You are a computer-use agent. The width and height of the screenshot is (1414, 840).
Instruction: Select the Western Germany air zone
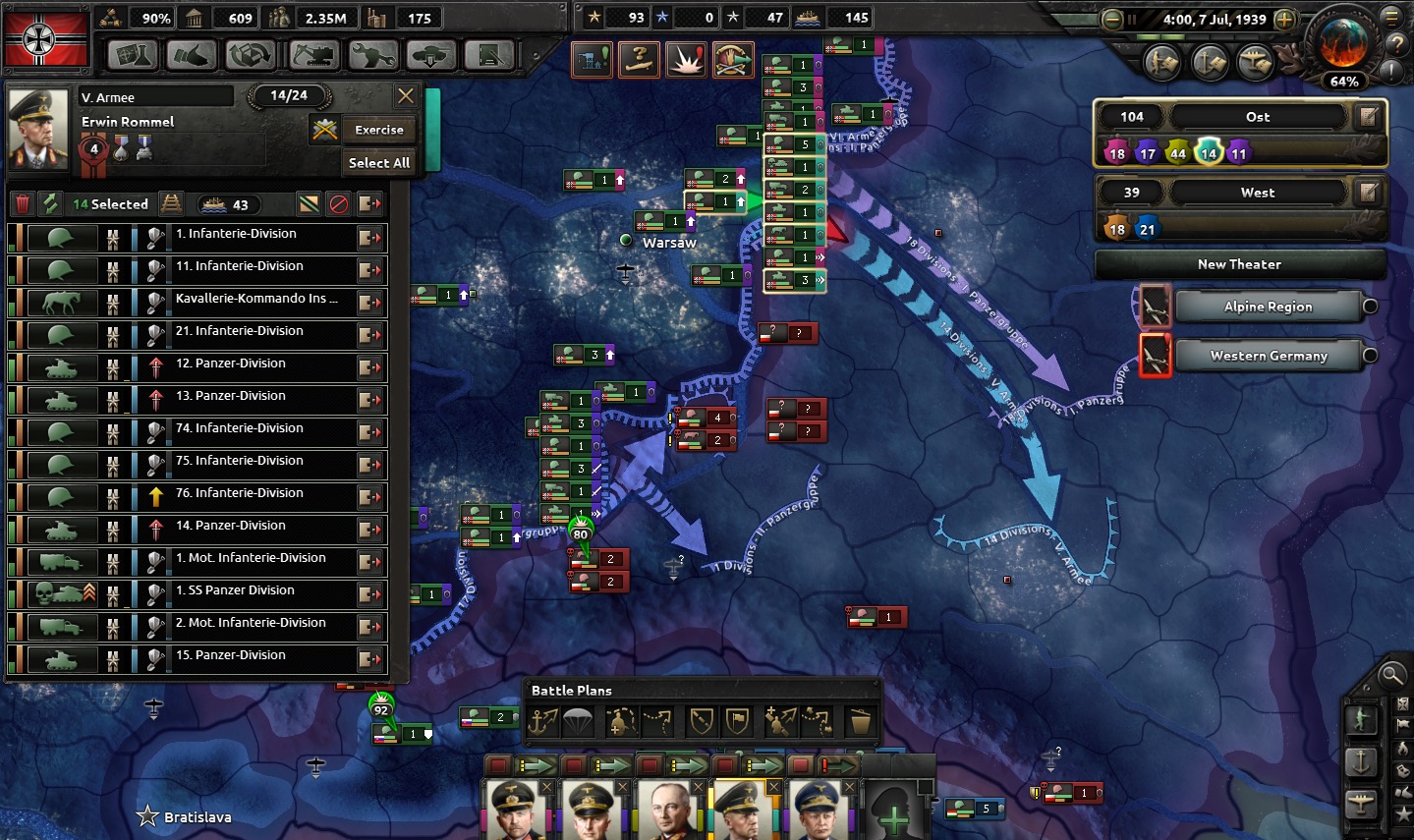coord(1268,356)
